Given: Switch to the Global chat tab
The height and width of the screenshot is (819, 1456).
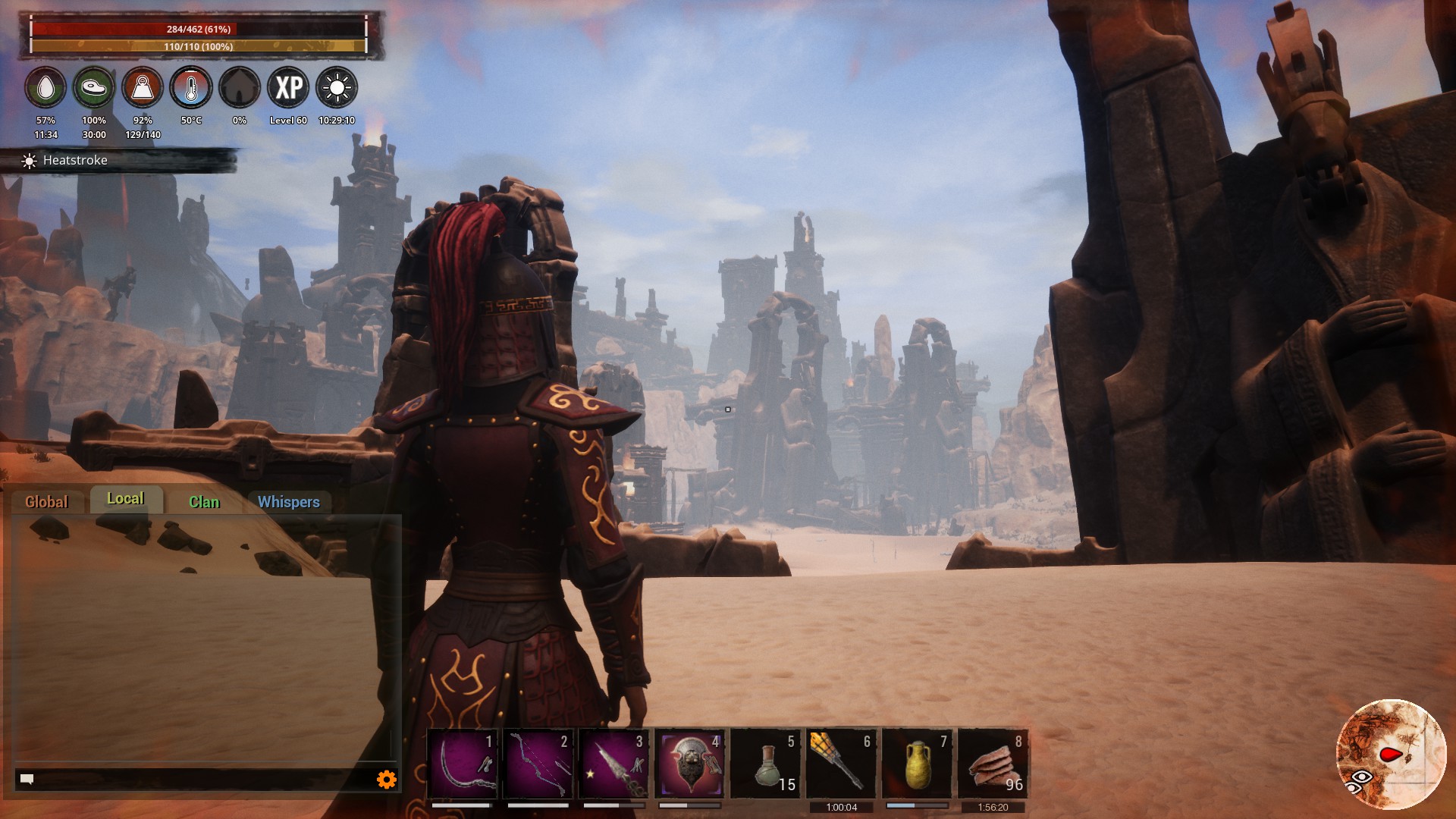Looking at the screenshot, I should [46, 501].
